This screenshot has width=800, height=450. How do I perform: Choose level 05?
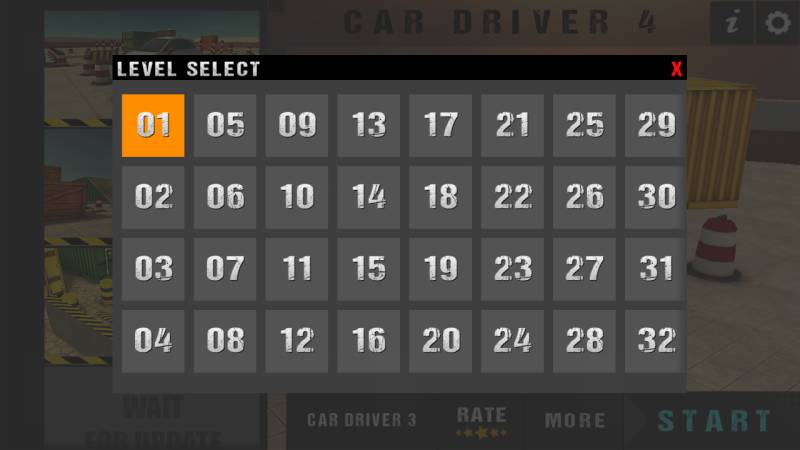point(225,125)
